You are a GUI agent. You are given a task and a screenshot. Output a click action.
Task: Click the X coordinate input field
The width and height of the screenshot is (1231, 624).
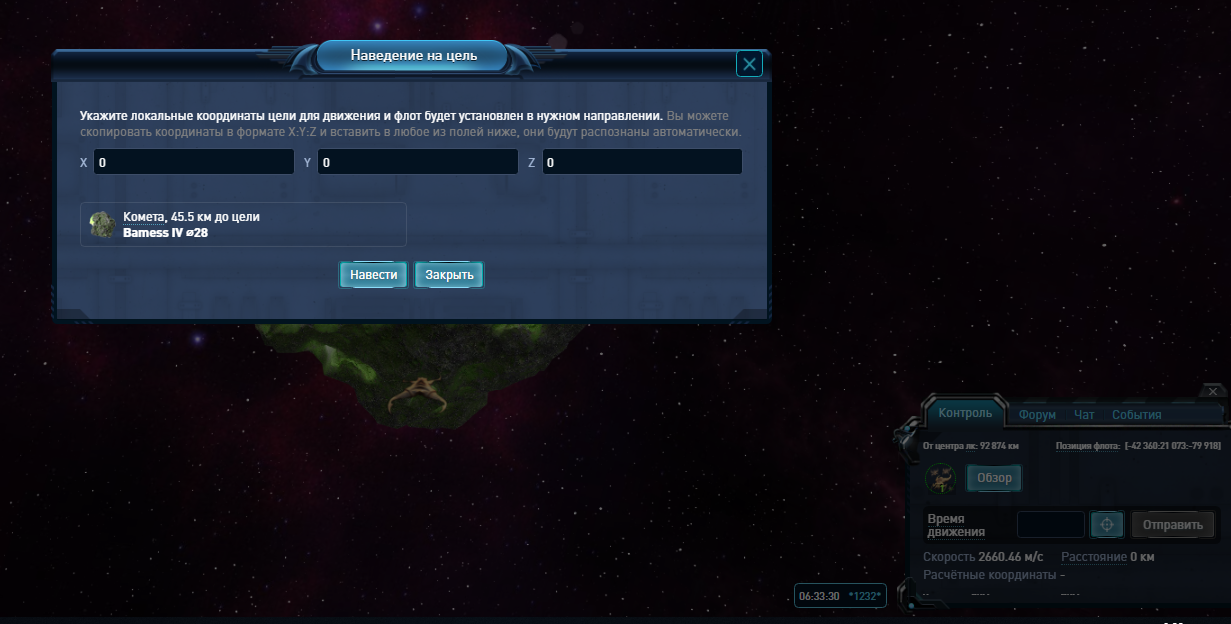[194, 162]
